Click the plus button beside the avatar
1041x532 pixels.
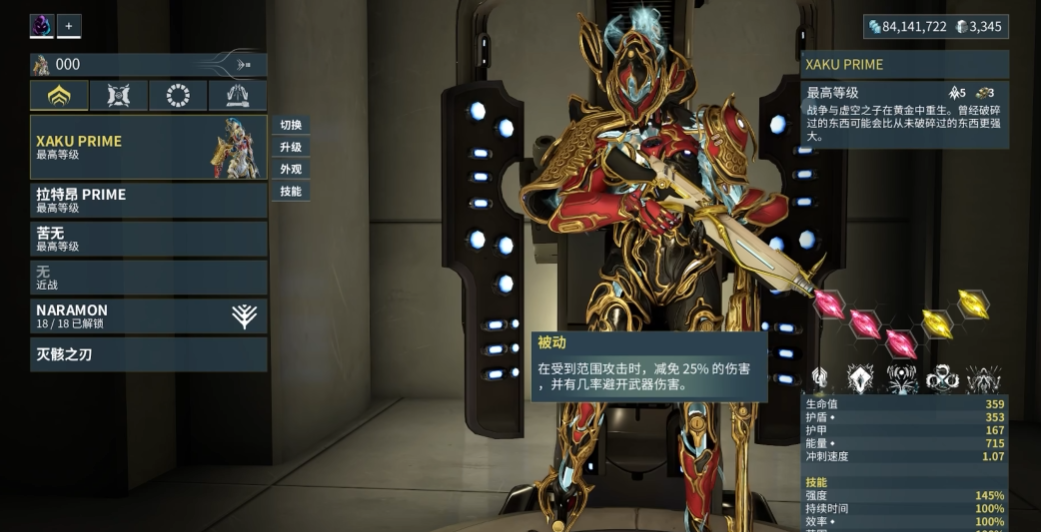pos(70,26)
